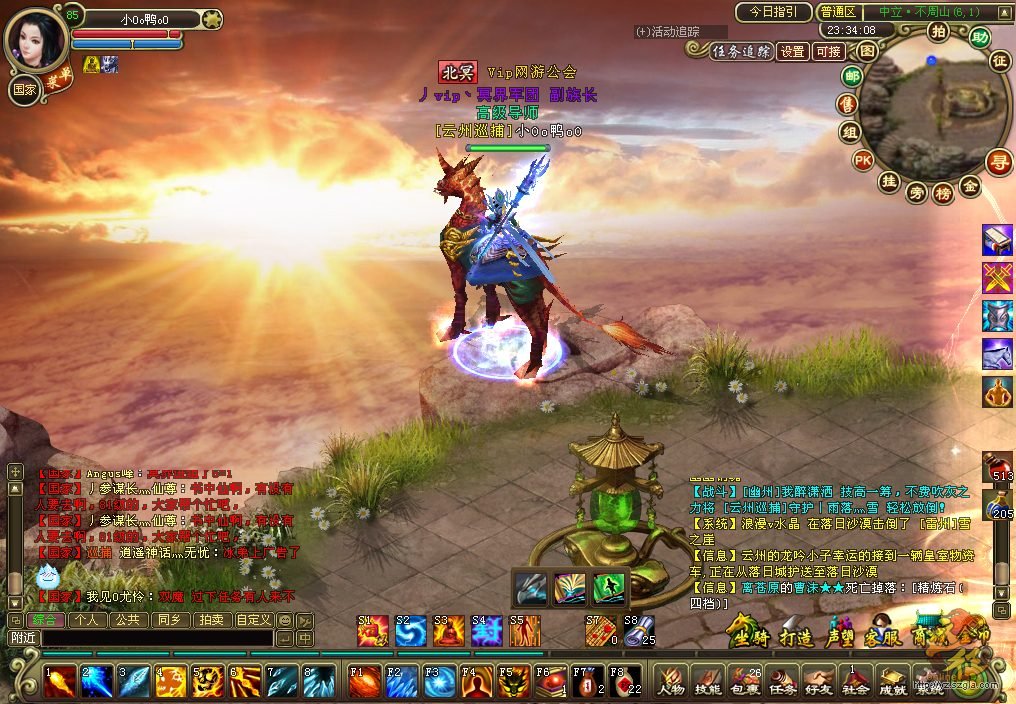Open the 任务 quest log
Screen dimensions: 1016x704
pos(782,681)
